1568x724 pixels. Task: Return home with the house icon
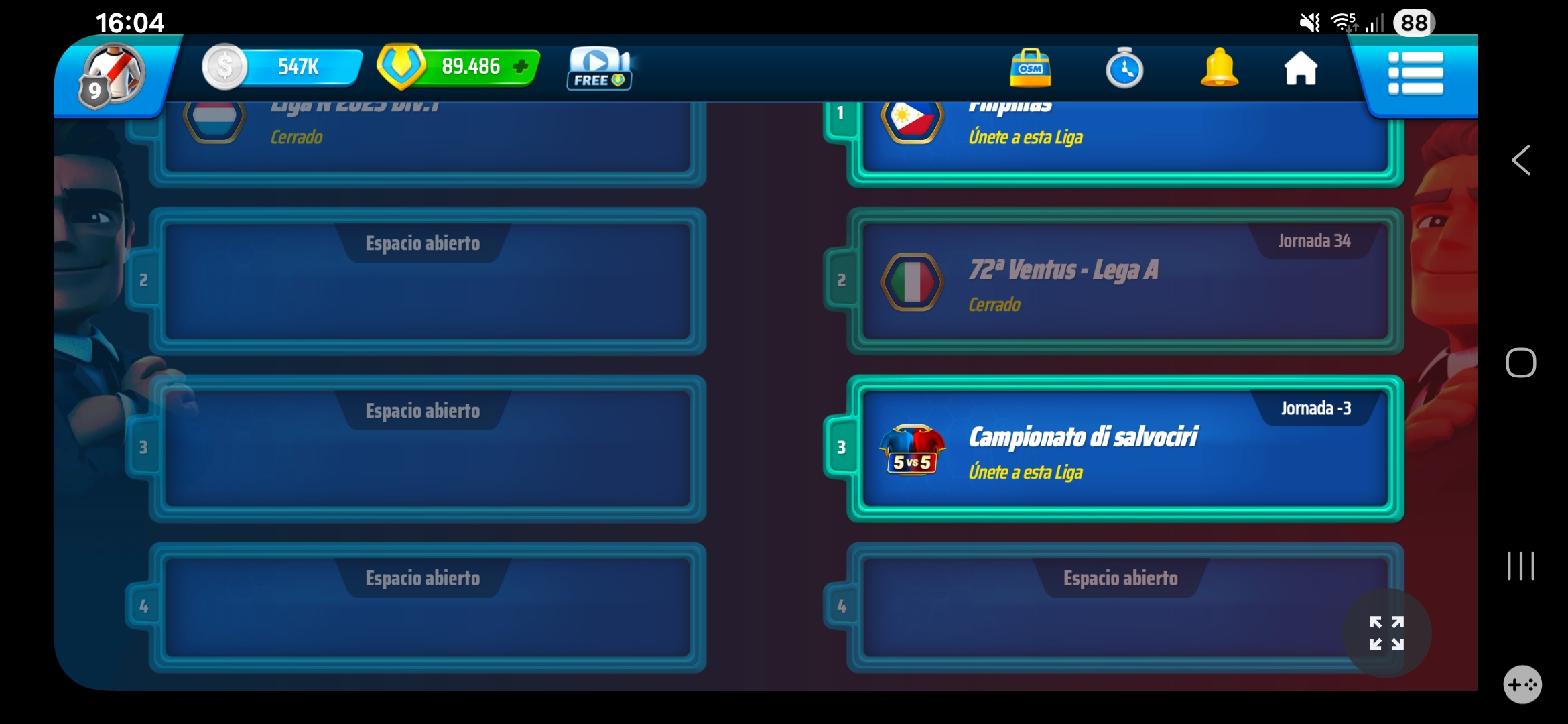[x=1301, y=69]
